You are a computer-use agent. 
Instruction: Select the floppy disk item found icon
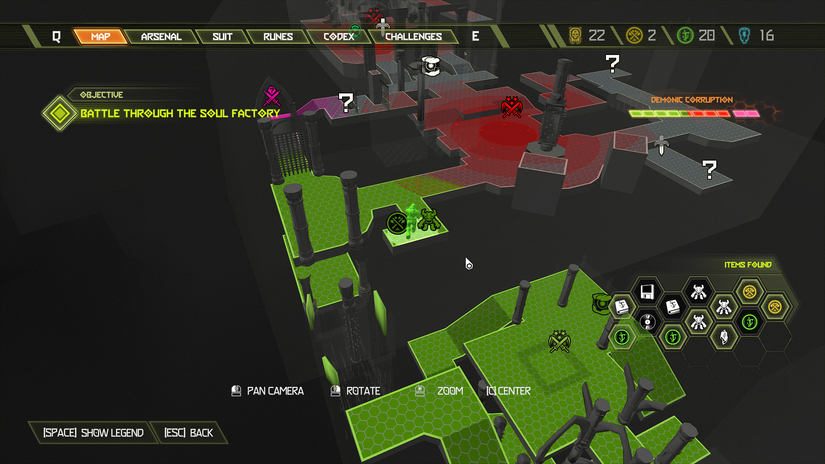647,291
